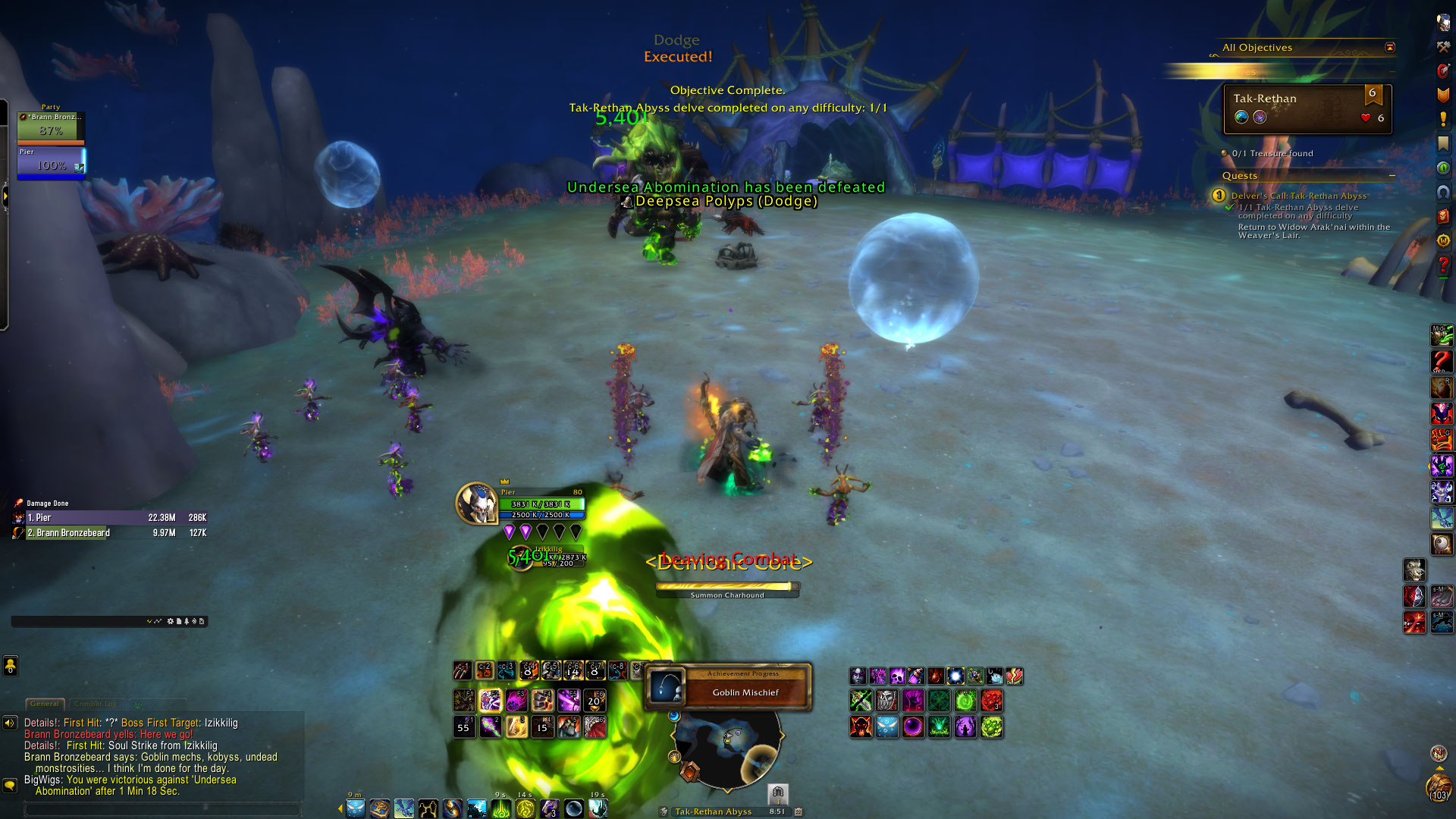The width and height of the screenshot is (1456, 819).
Task: Click the circular minimap
Action: point(726,747)
